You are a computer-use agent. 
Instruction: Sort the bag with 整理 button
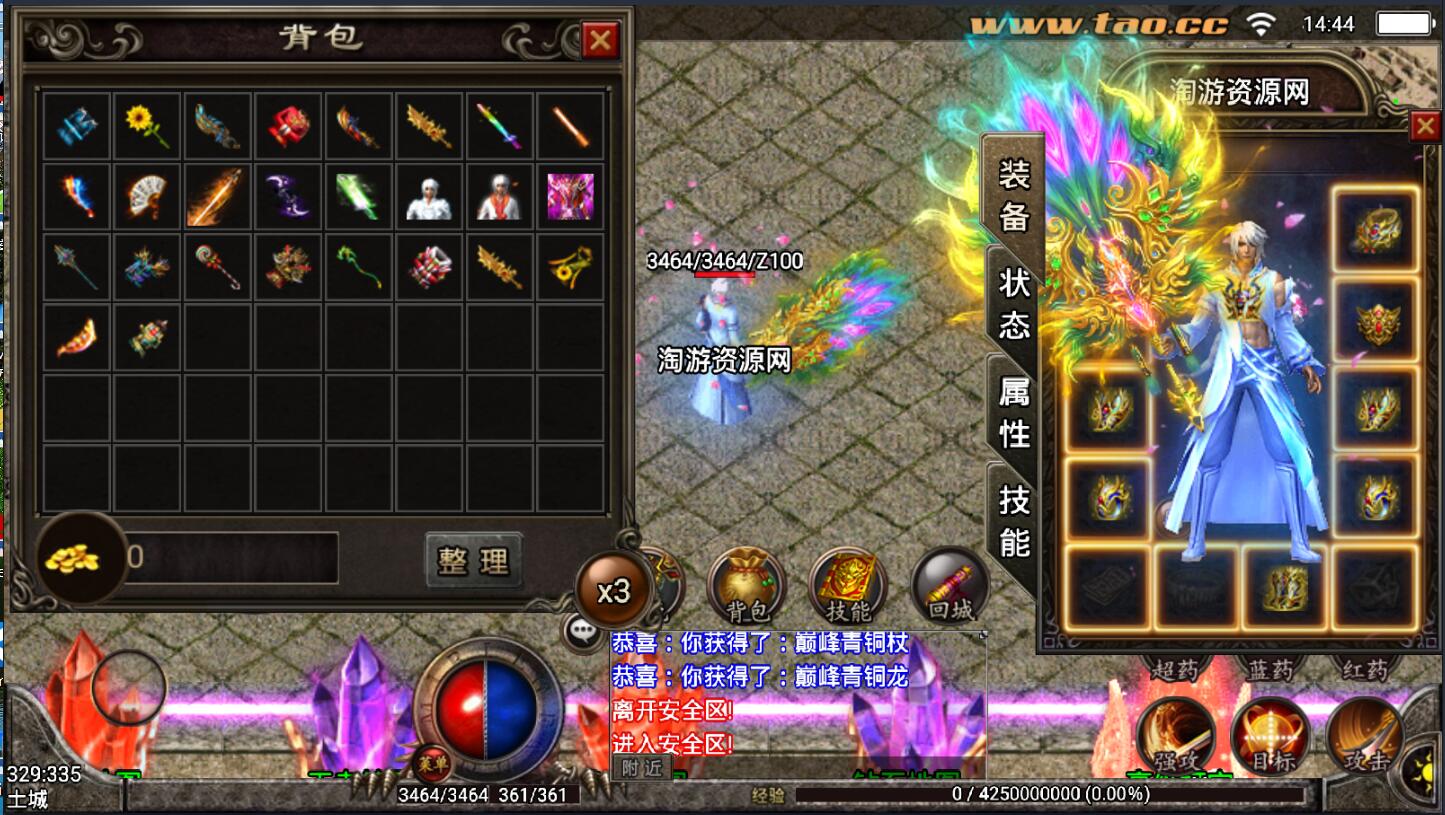473,560
